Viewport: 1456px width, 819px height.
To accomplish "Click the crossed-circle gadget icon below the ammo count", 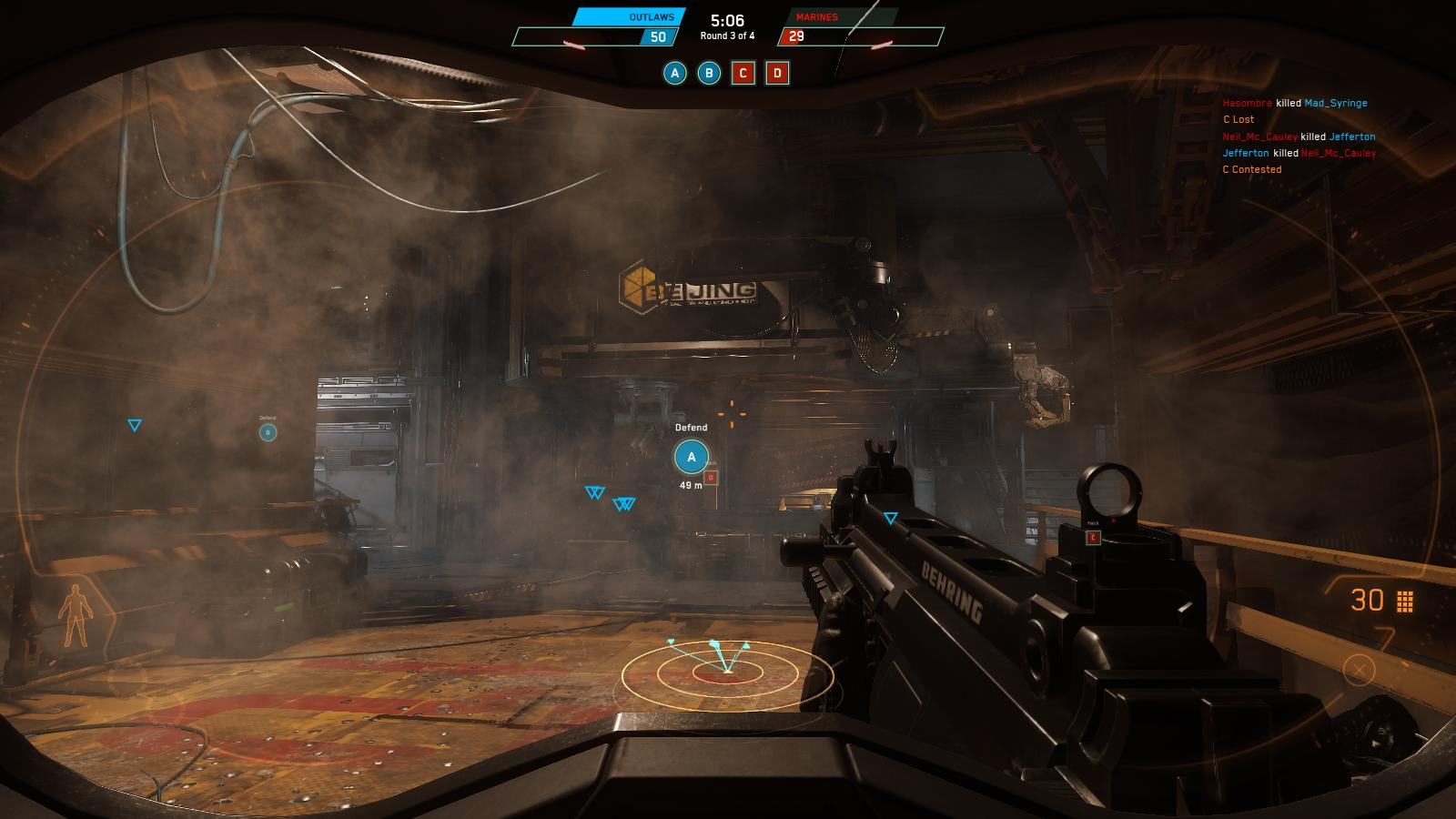I will coord(1359,671).
